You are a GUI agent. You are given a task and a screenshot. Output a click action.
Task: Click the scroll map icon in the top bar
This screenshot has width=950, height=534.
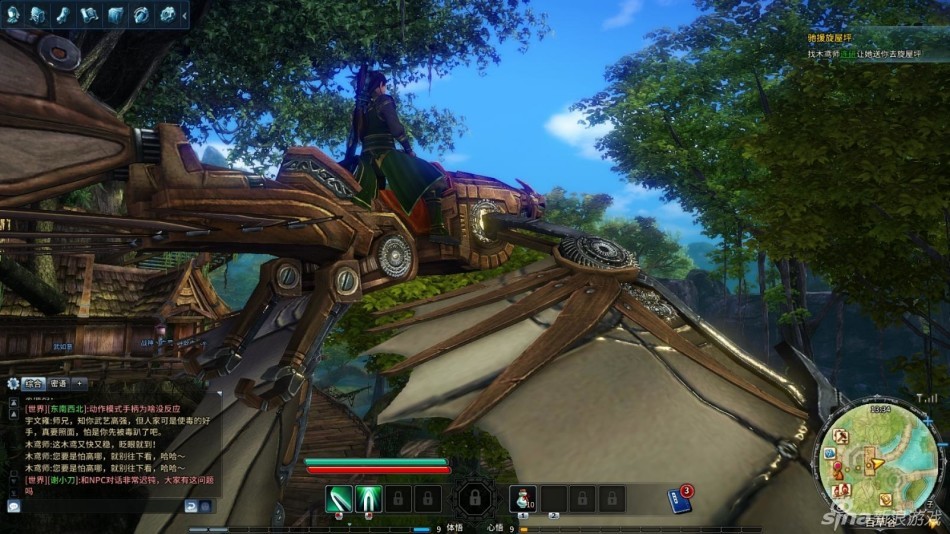(89, 14)
